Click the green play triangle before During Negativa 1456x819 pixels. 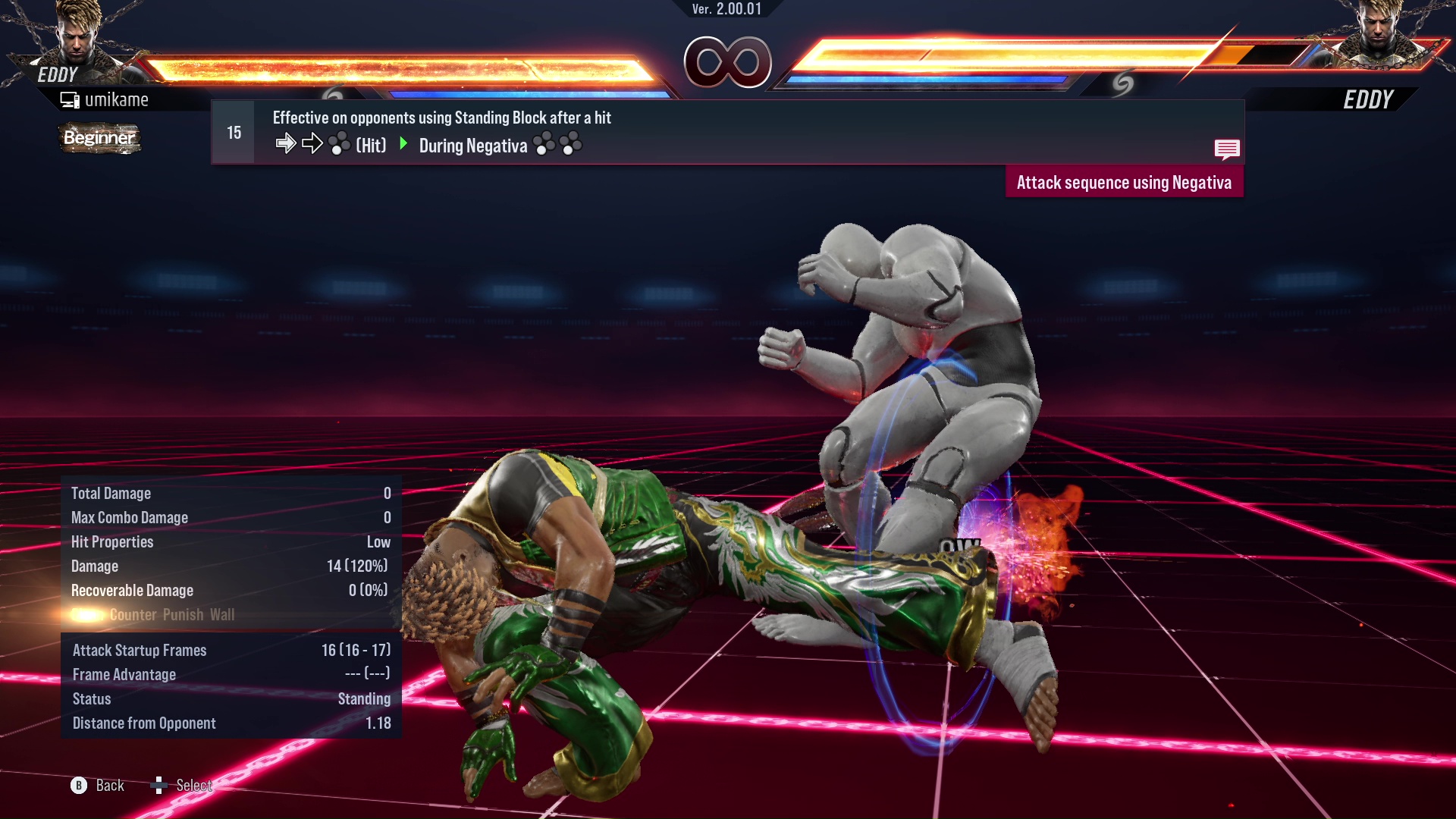[x=403, y=144]
